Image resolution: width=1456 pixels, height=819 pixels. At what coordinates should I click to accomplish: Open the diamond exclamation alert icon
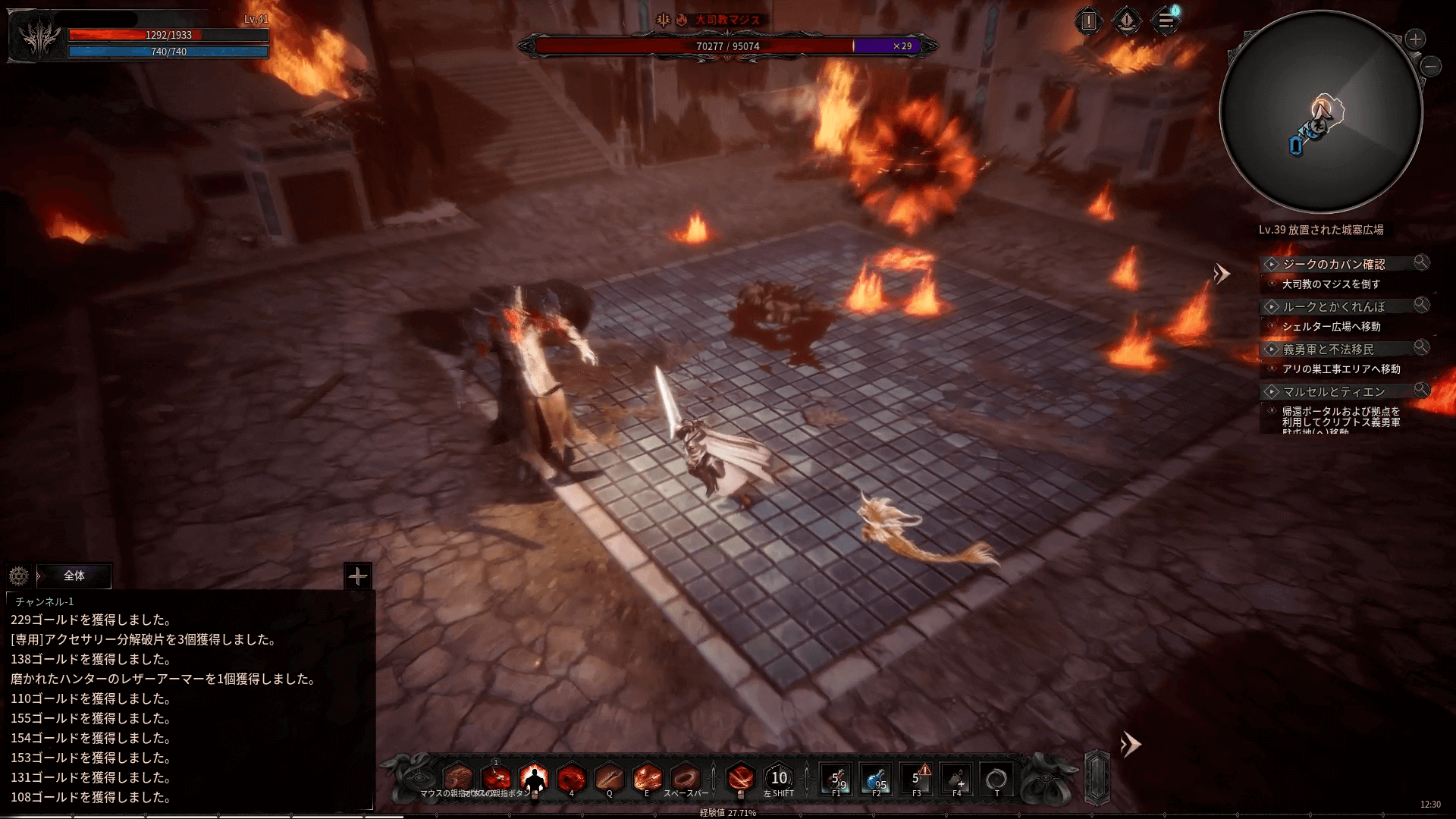pyautogui.click(x=1127, y=20)
